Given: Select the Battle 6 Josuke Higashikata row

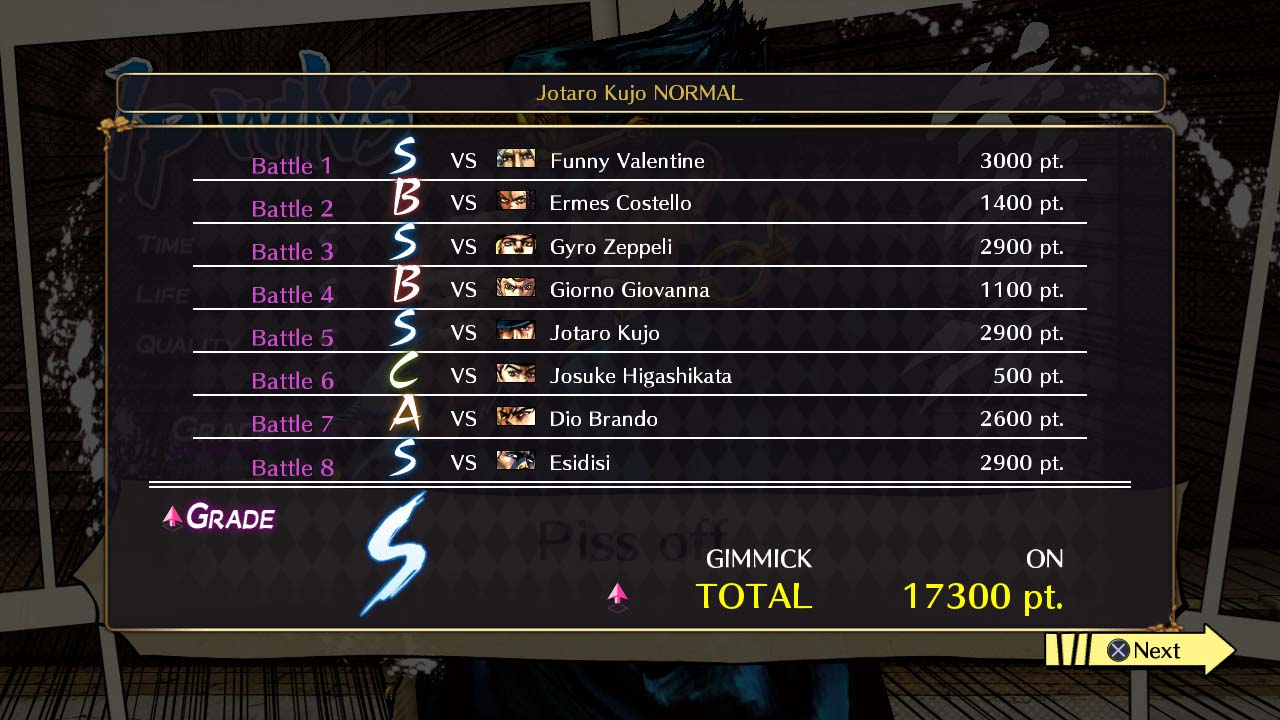Looking at the screenshot, I should click(x=640, y=376).
